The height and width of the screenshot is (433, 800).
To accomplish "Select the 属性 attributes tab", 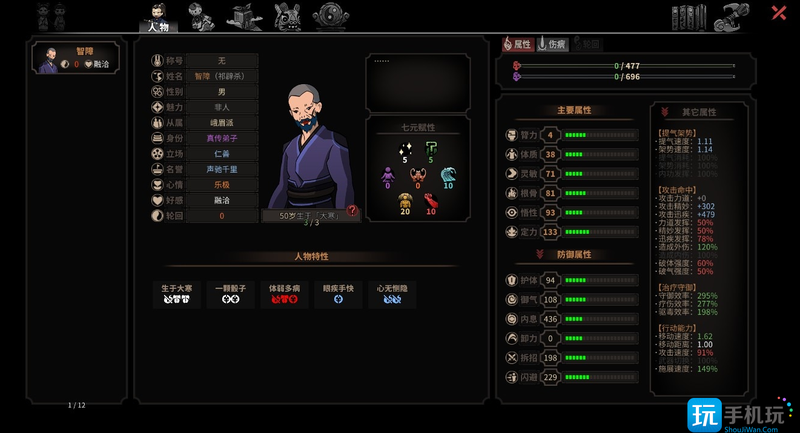I will (517, 45).
